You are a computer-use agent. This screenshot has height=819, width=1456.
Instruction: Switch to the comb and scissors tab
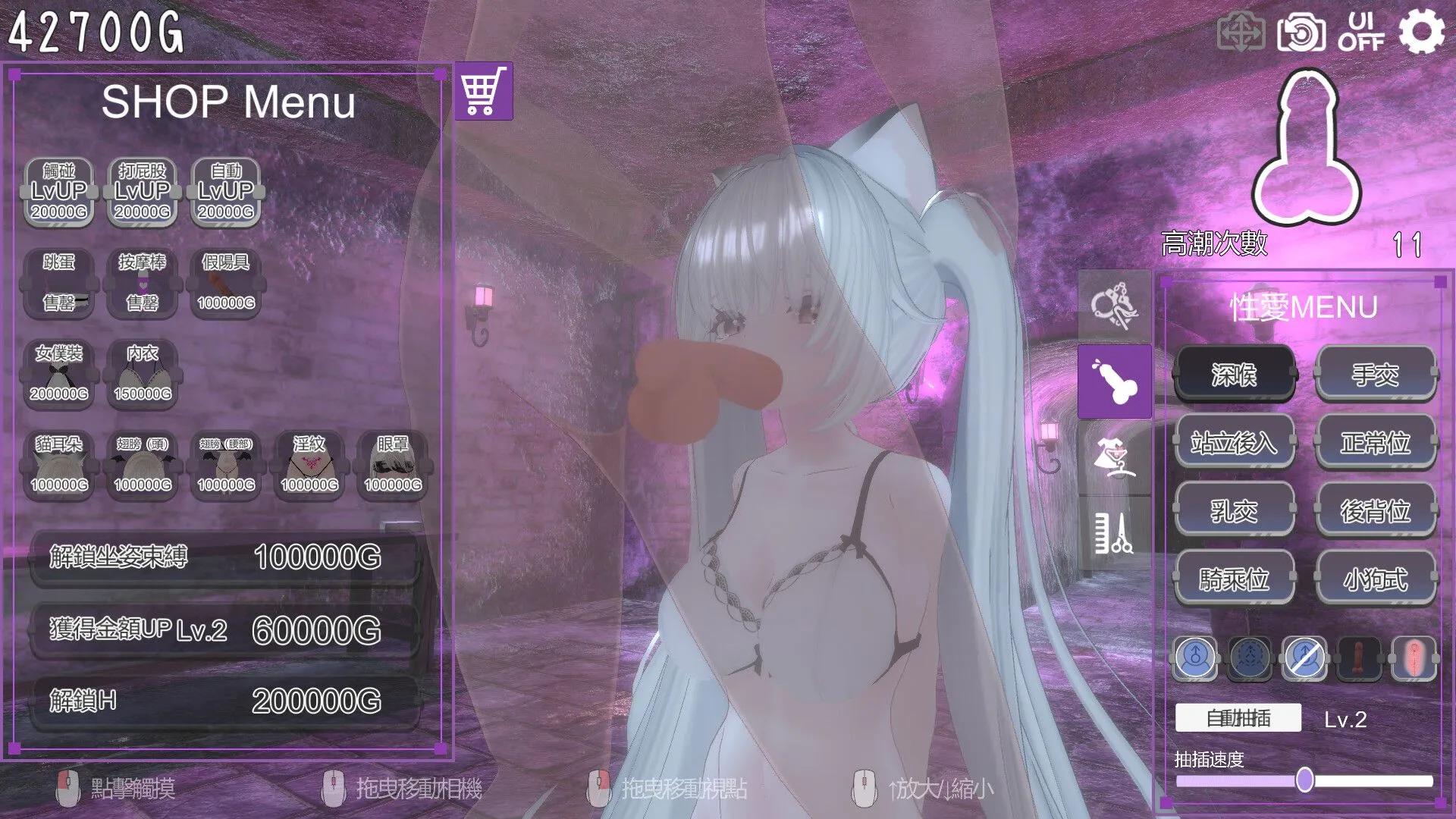pos(1114,533)
